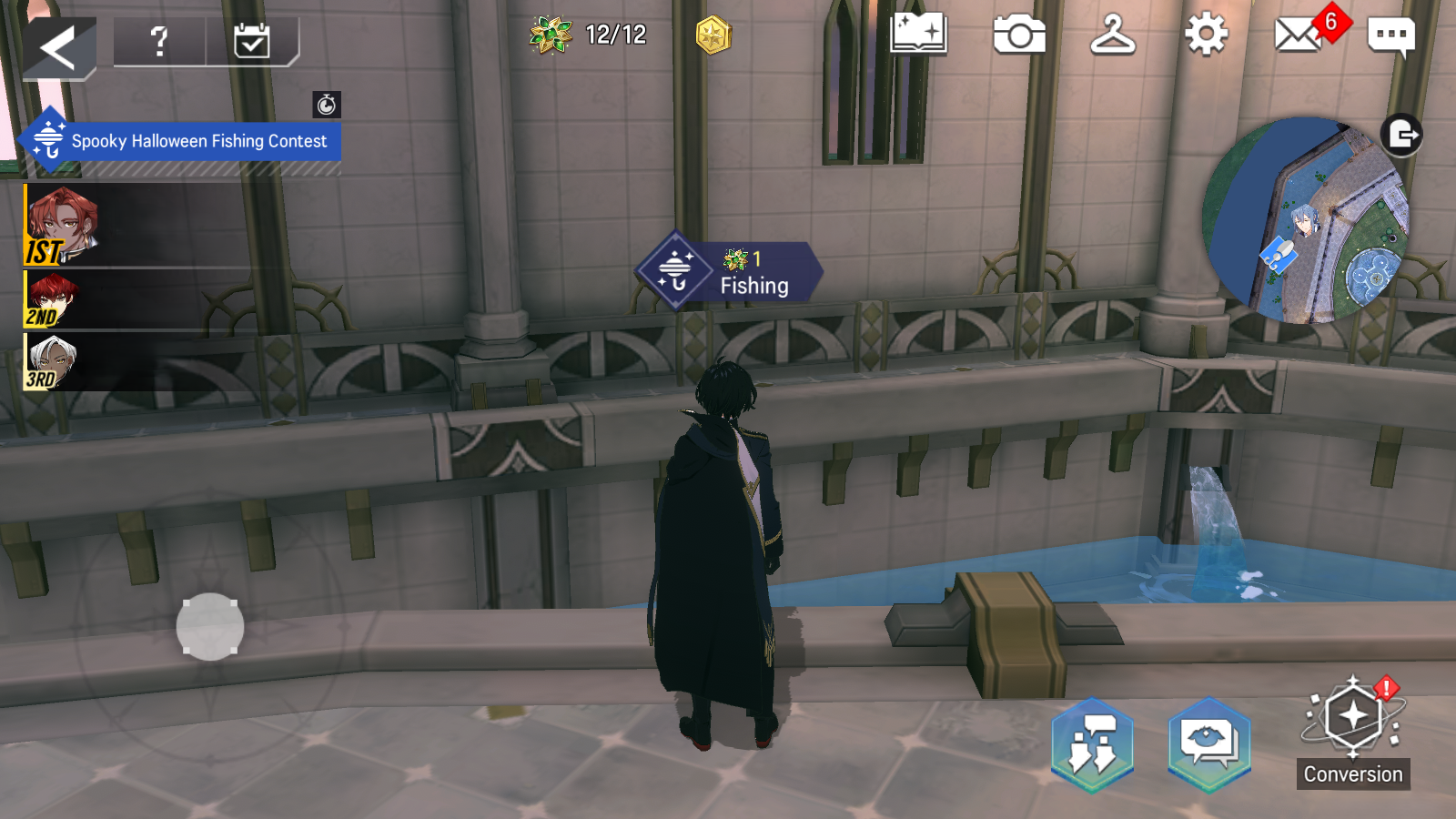Viewport: 1456px width, 819px height.
Task: Select the Spooky Halloween Fishing Contest banner
Action: pos(182,141)
